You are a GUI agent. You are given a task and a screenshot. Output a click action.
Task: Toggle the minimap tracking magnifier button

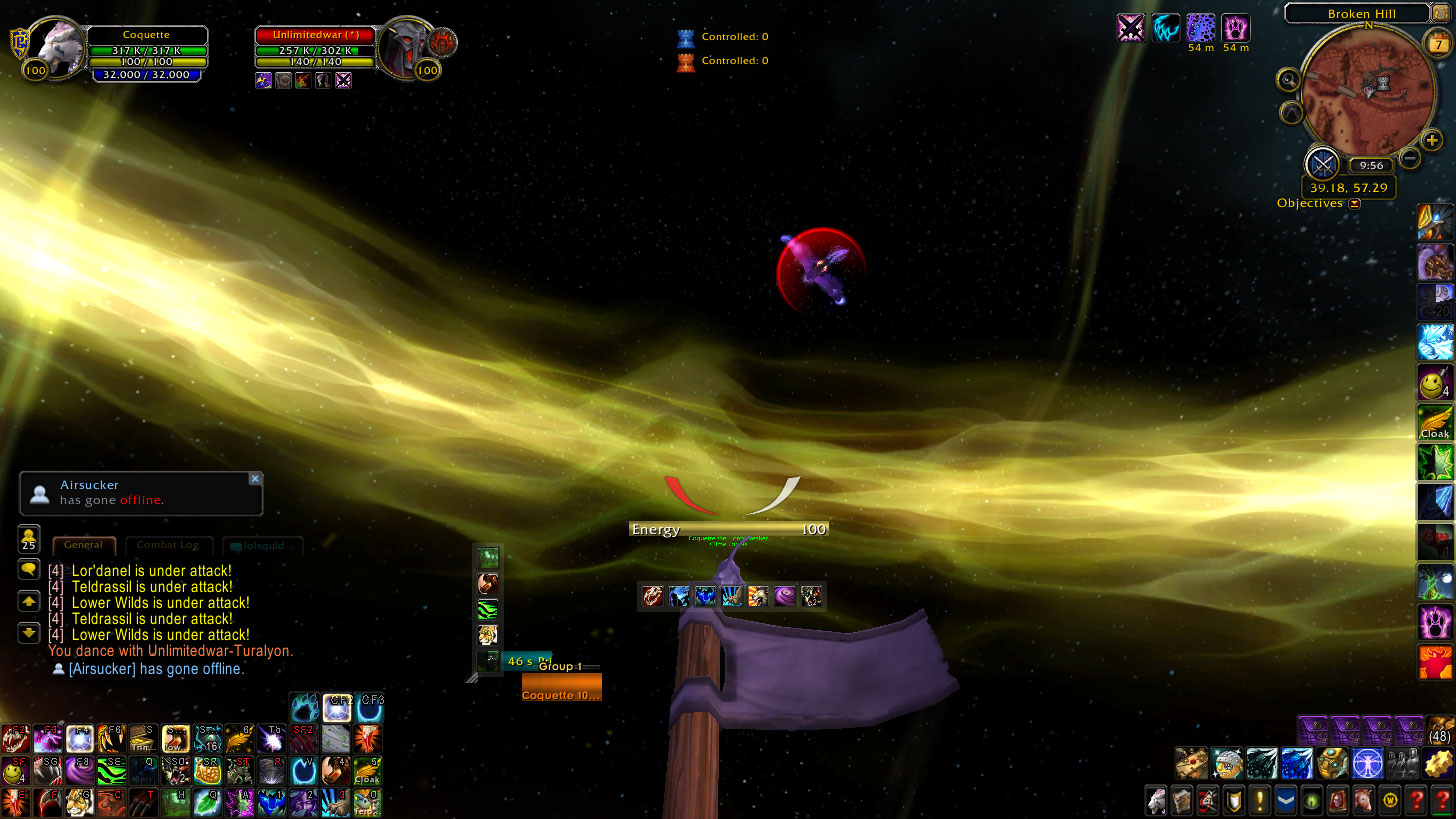pyautogui.click(x=1289, y=80)
